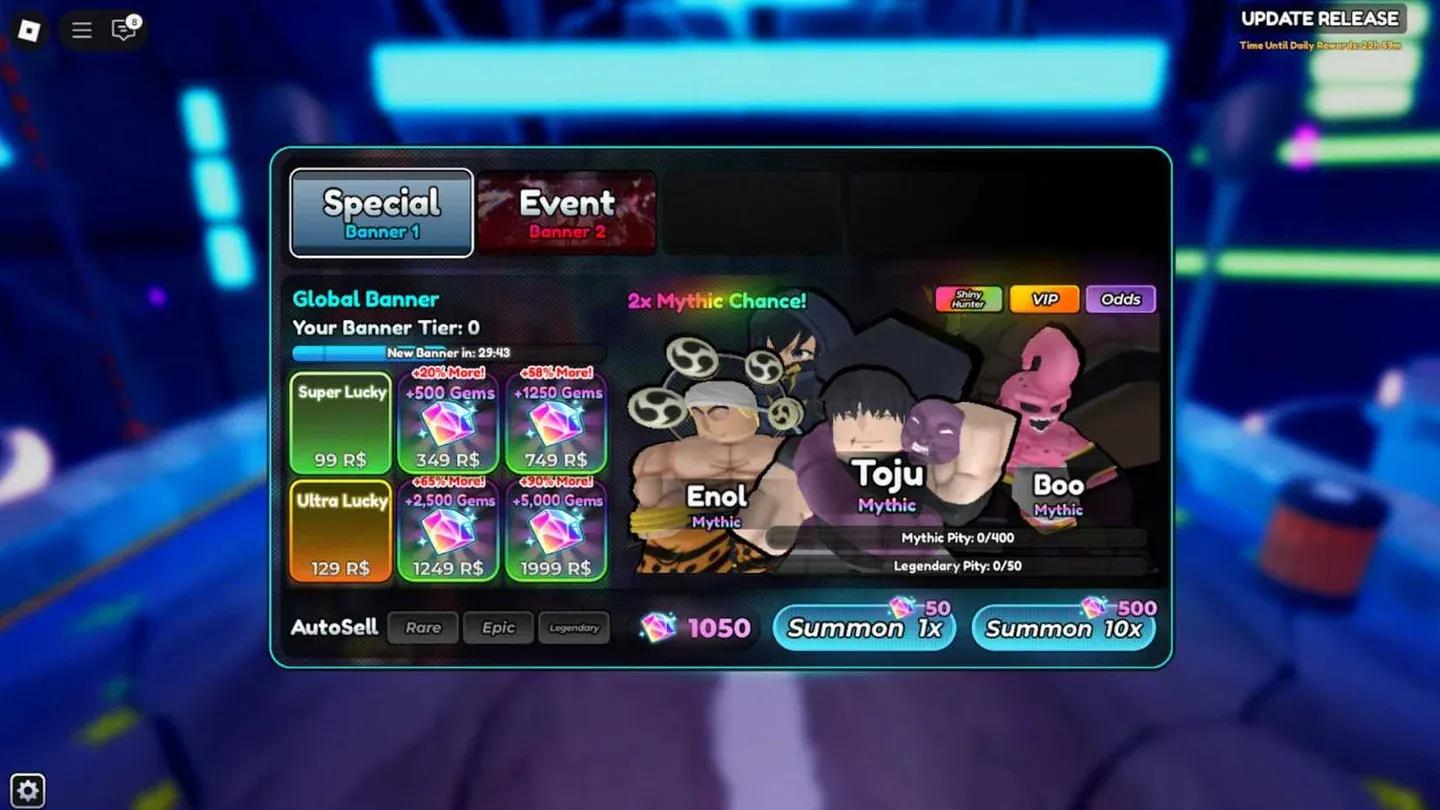Switch to the Event Banner 2 tab
The image size is (1440, 810).
point(567,210)
